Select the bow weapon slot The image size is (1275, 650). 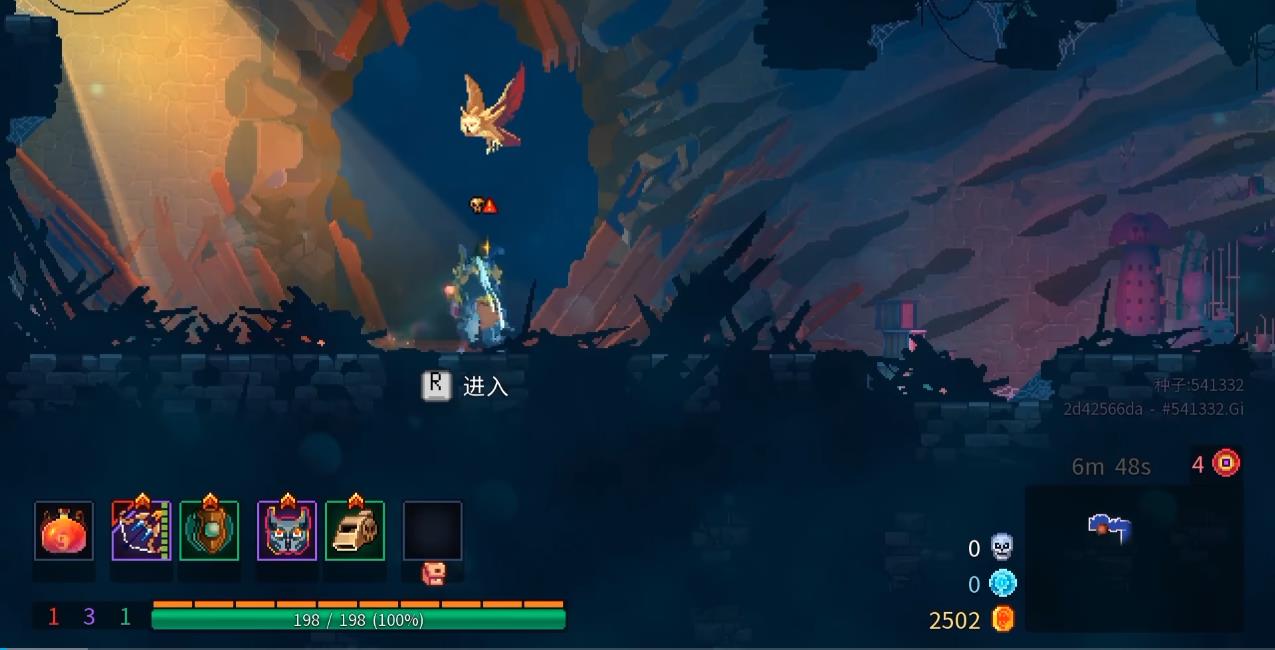tap(141, 531)
